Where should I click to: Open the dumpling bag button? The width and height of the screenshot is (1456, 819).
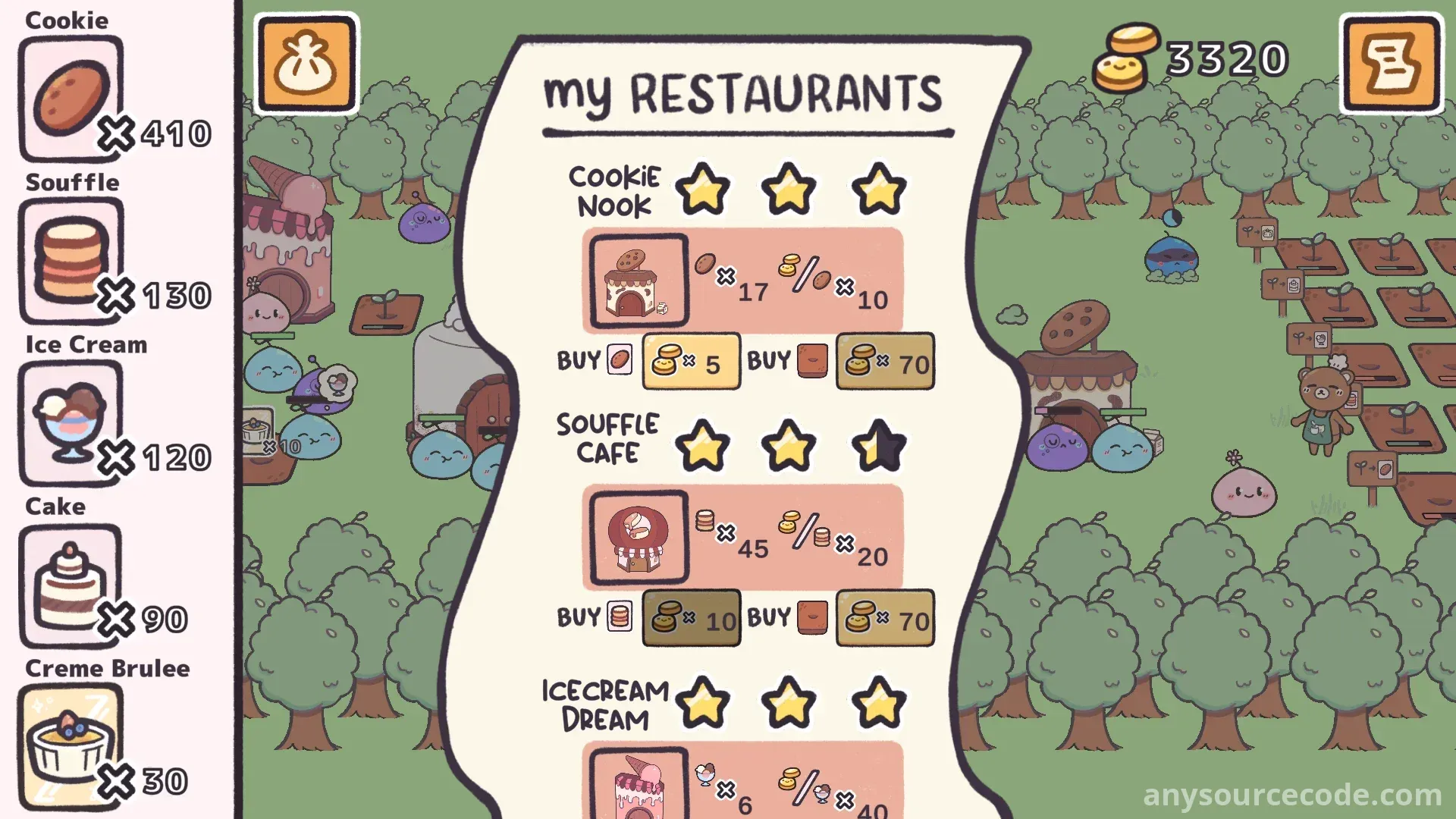306,64
